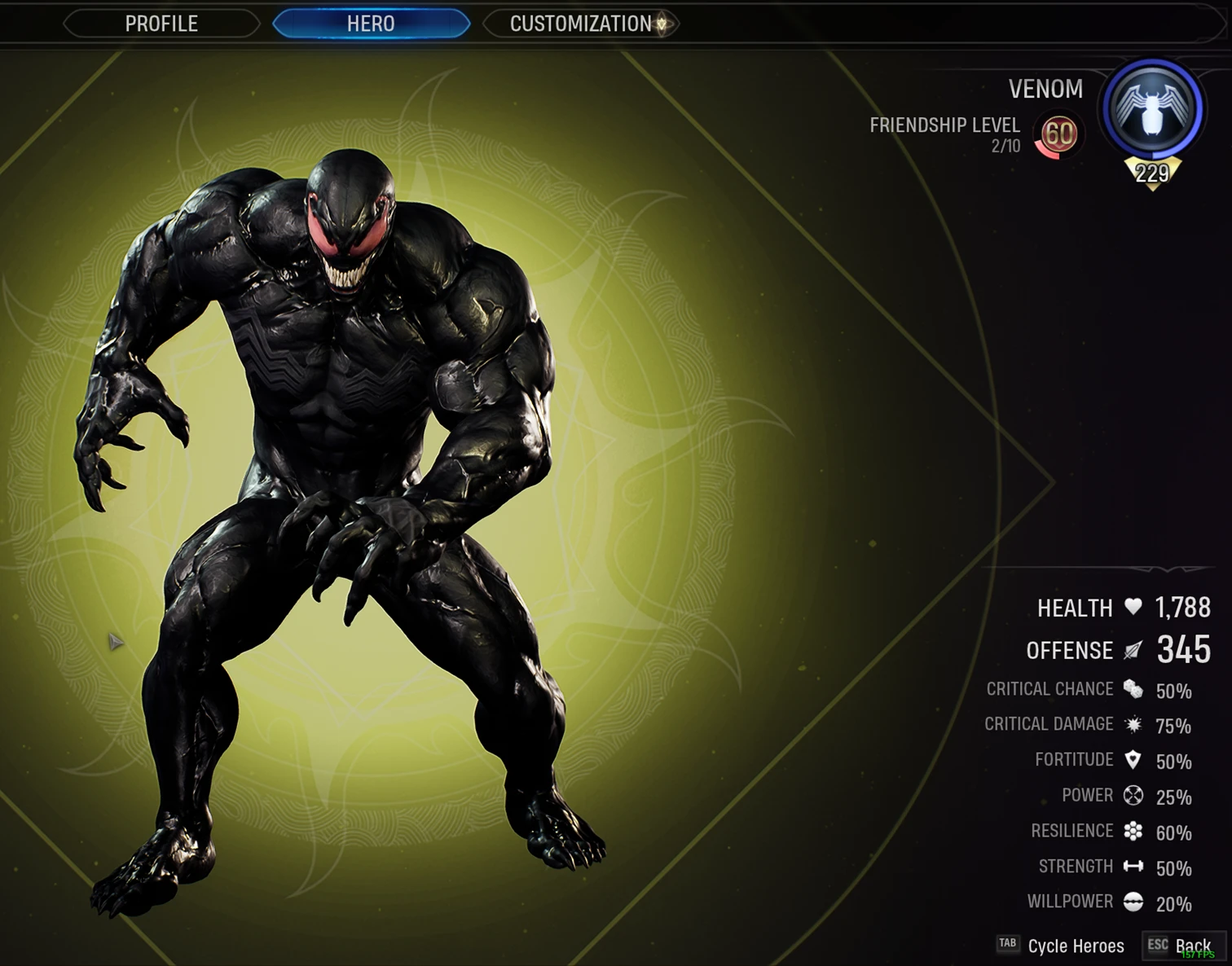1232x966 pixels.
Task: Open the Customization tab
Action: (x=581, y=24)
